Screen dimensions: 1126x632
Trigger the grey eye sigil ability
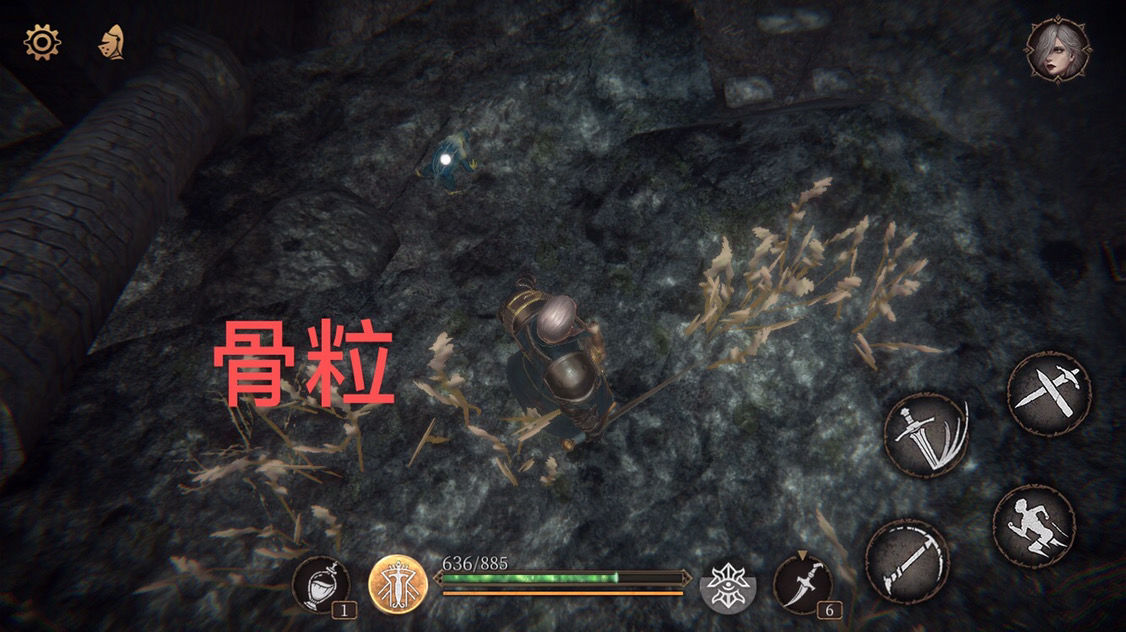point(729,584)
